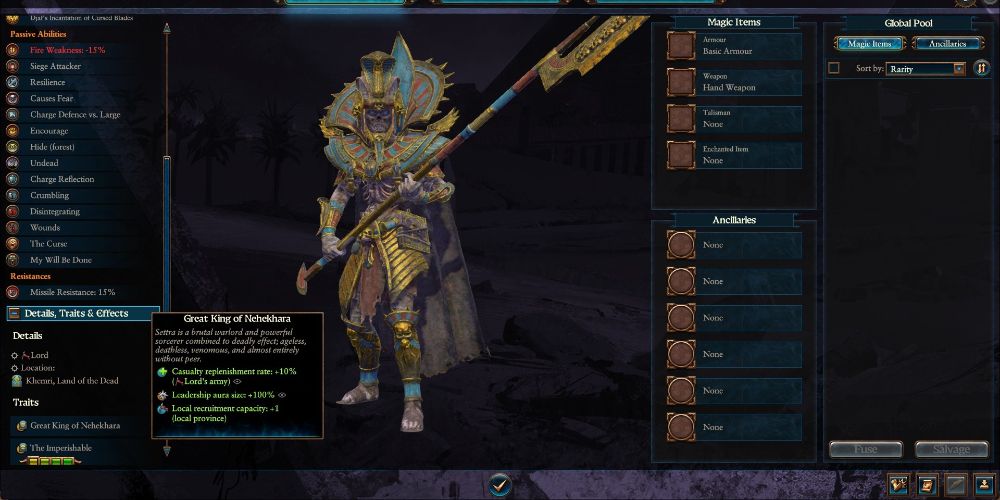Toggle the checkbox beside Sort by
The height and width of the screenshot is (500, 1000).
point(834,68)
